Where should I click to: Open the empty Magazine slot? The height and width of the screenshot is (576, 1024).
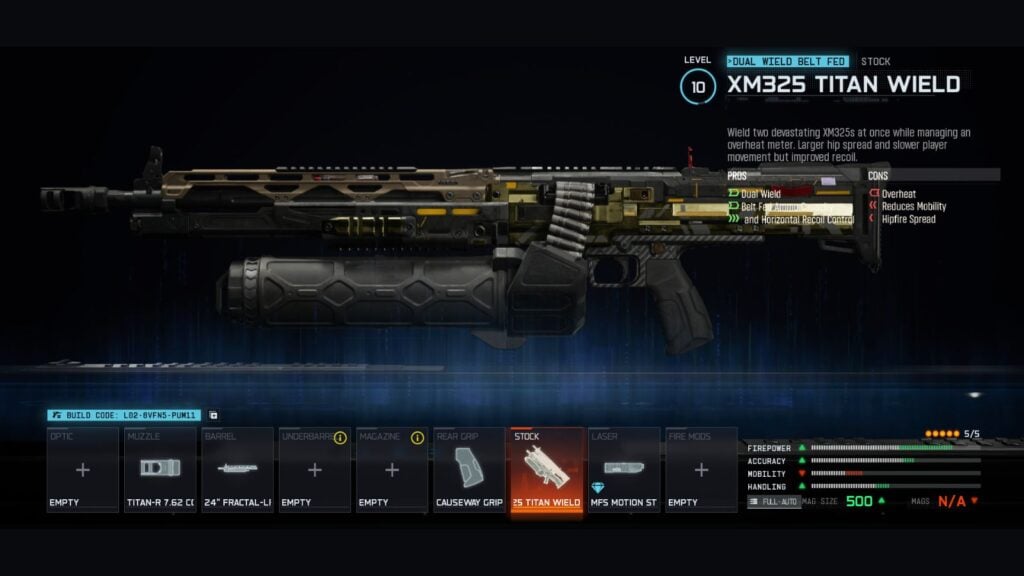click(392, 470)
